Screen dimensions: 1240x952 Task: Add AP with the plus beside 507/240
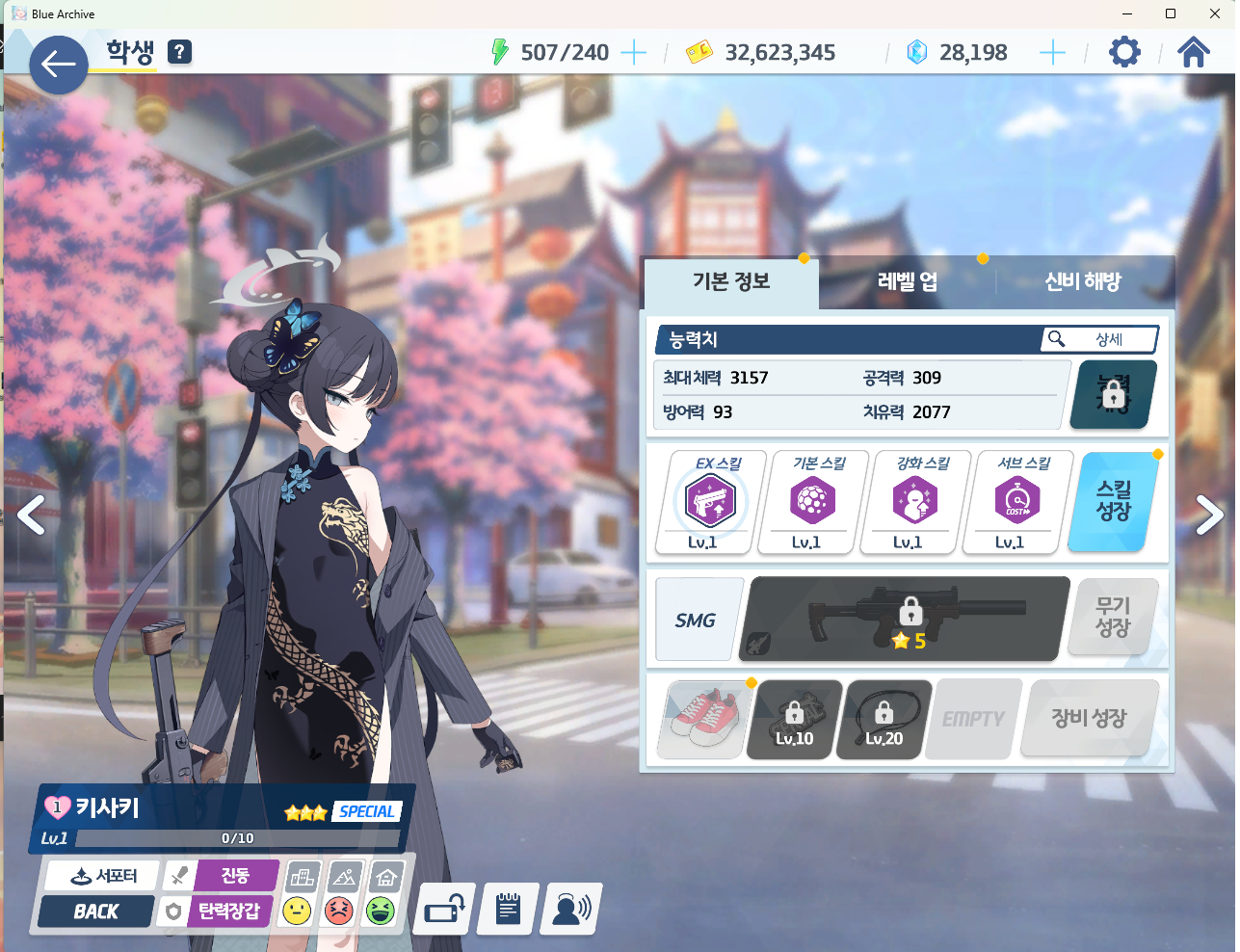point(633,52)
